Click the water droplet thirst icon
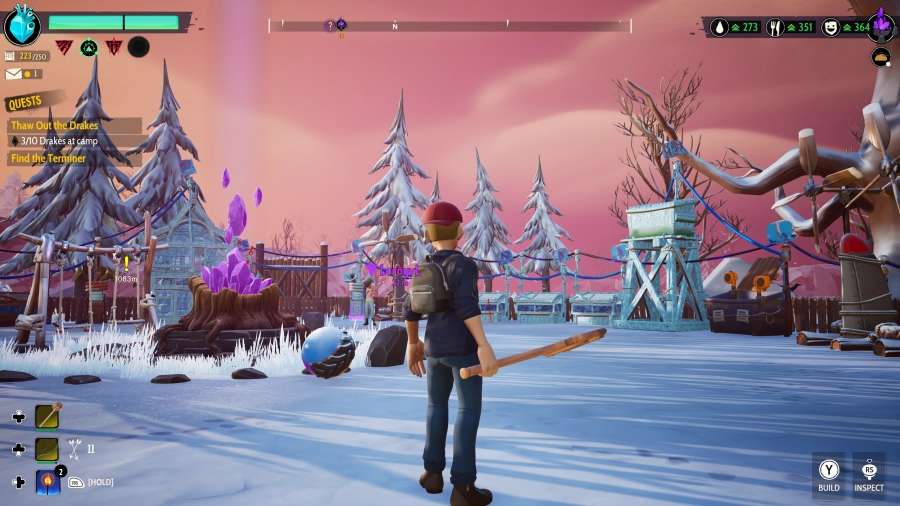 [721, 28]
